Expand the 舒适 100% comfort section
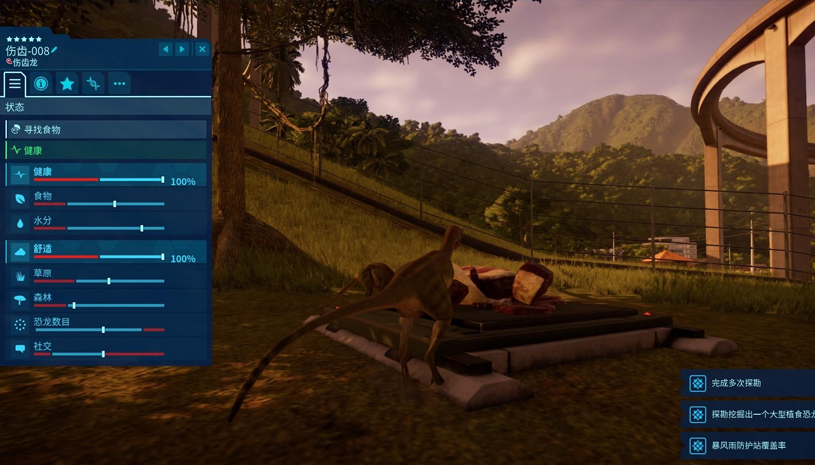 click(106, 252)
